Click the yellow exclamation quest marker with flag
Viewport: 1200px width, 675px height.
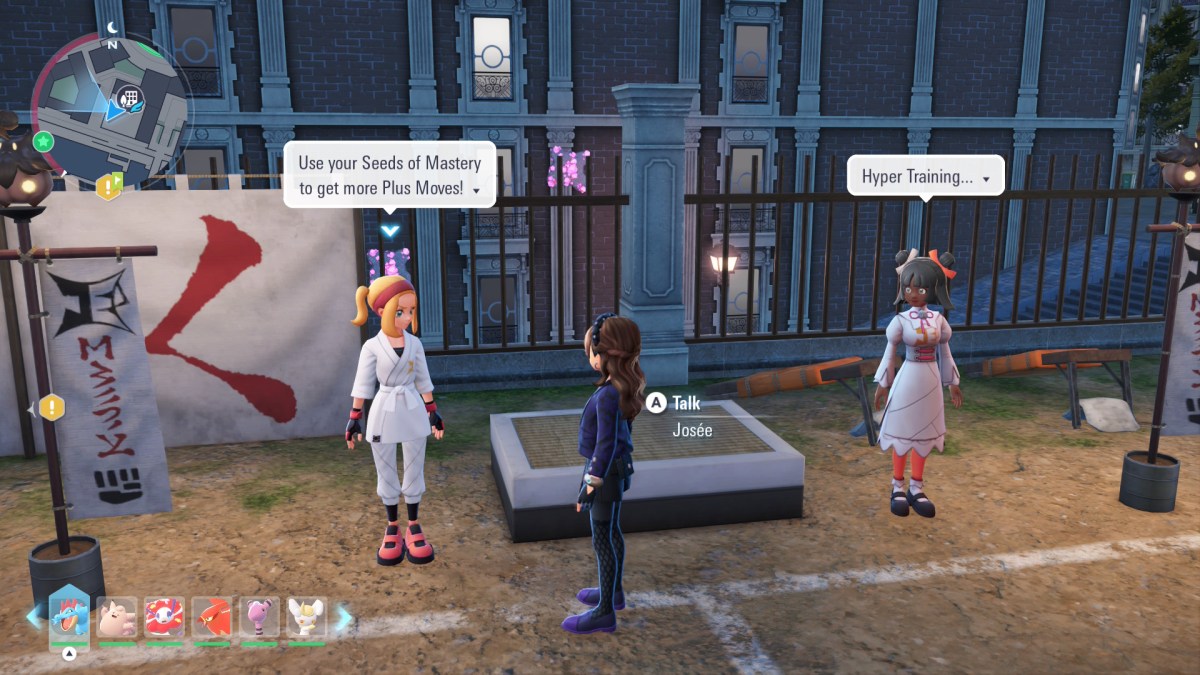point(108,186)
